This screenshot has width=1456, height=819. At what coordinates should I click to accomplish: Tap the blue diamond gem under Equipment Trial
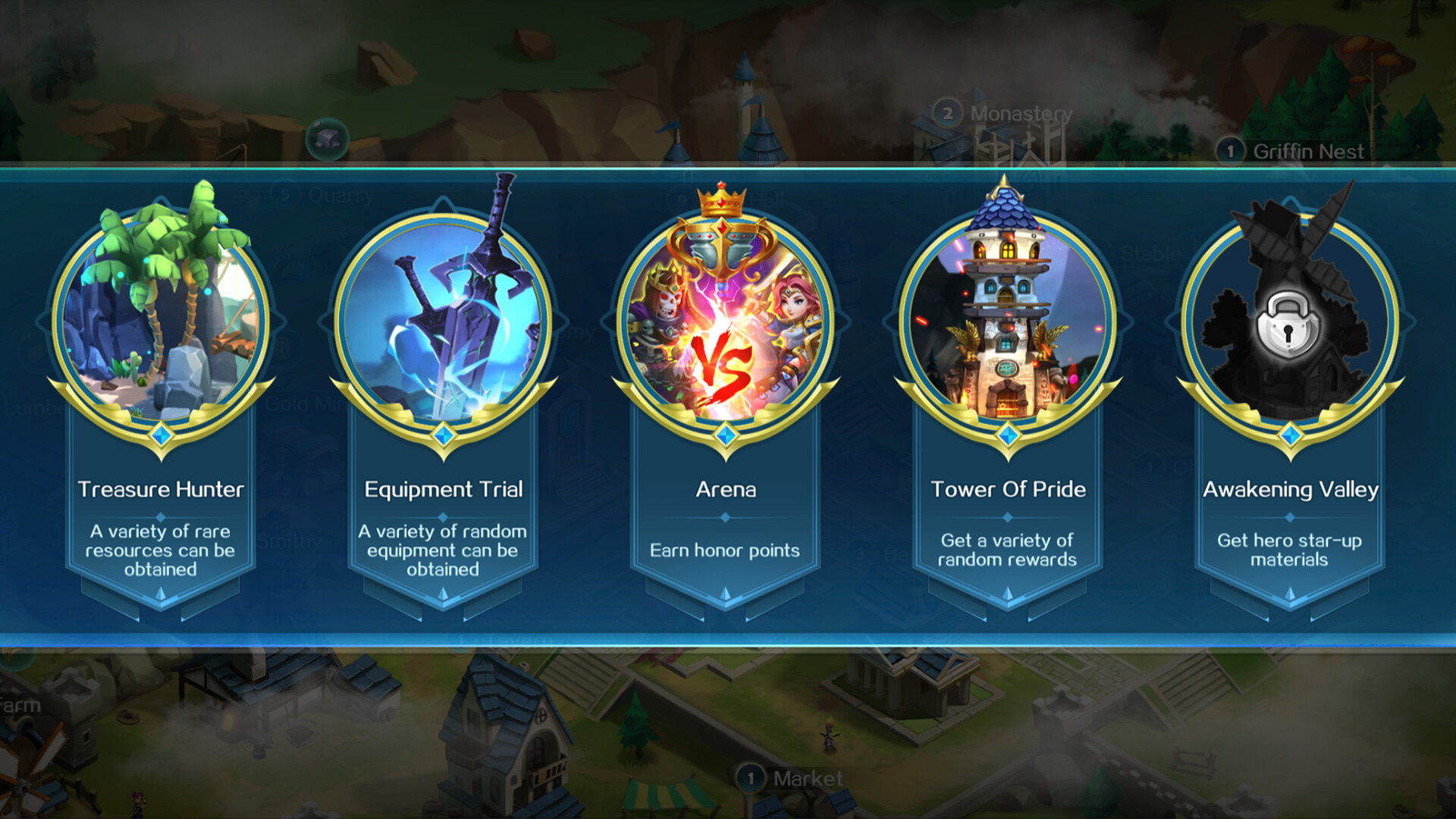tap(444, 433)
